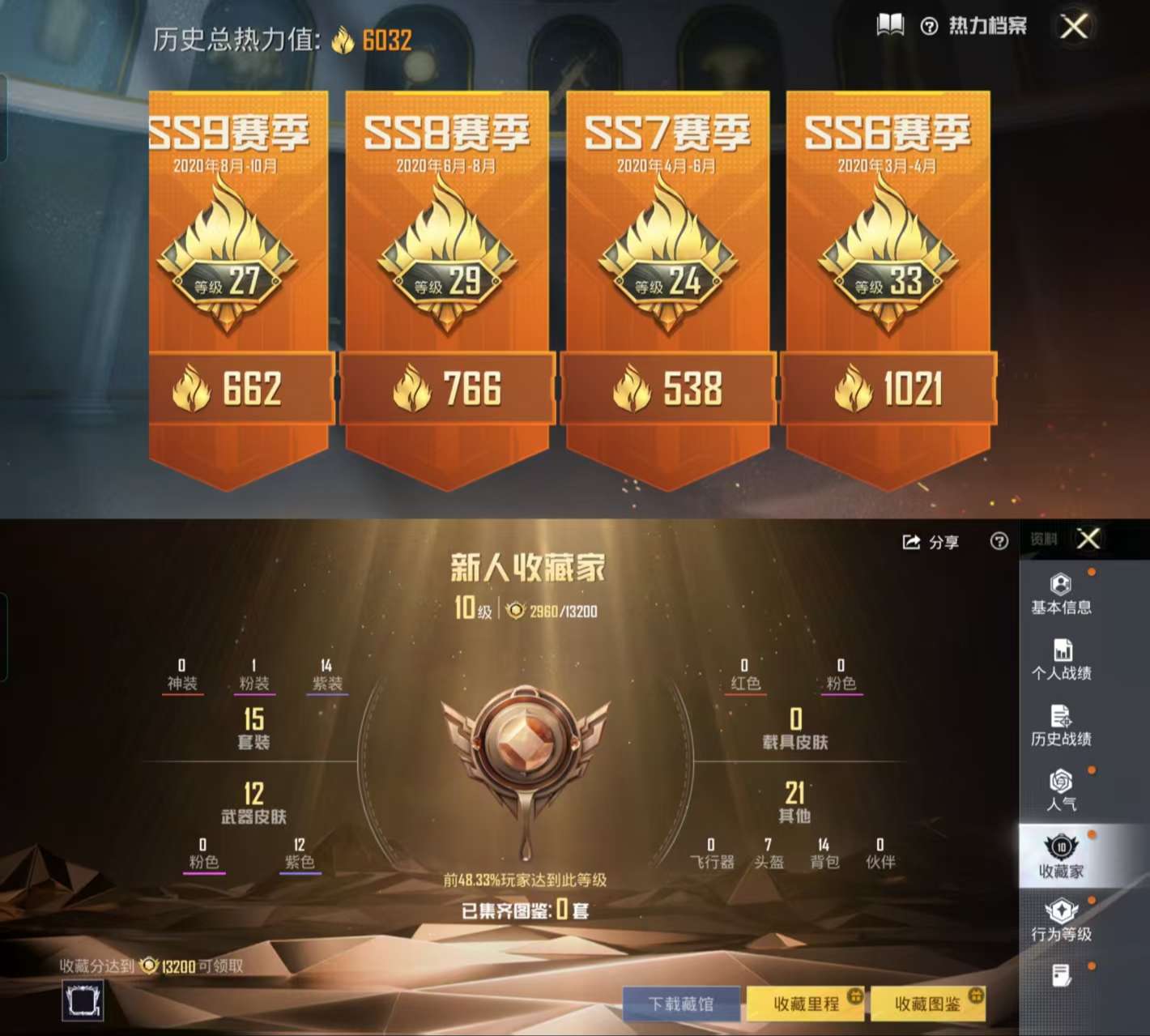Click the question mark near the share button
This screenshot has height=1036, width=1150.
(997, 542)
